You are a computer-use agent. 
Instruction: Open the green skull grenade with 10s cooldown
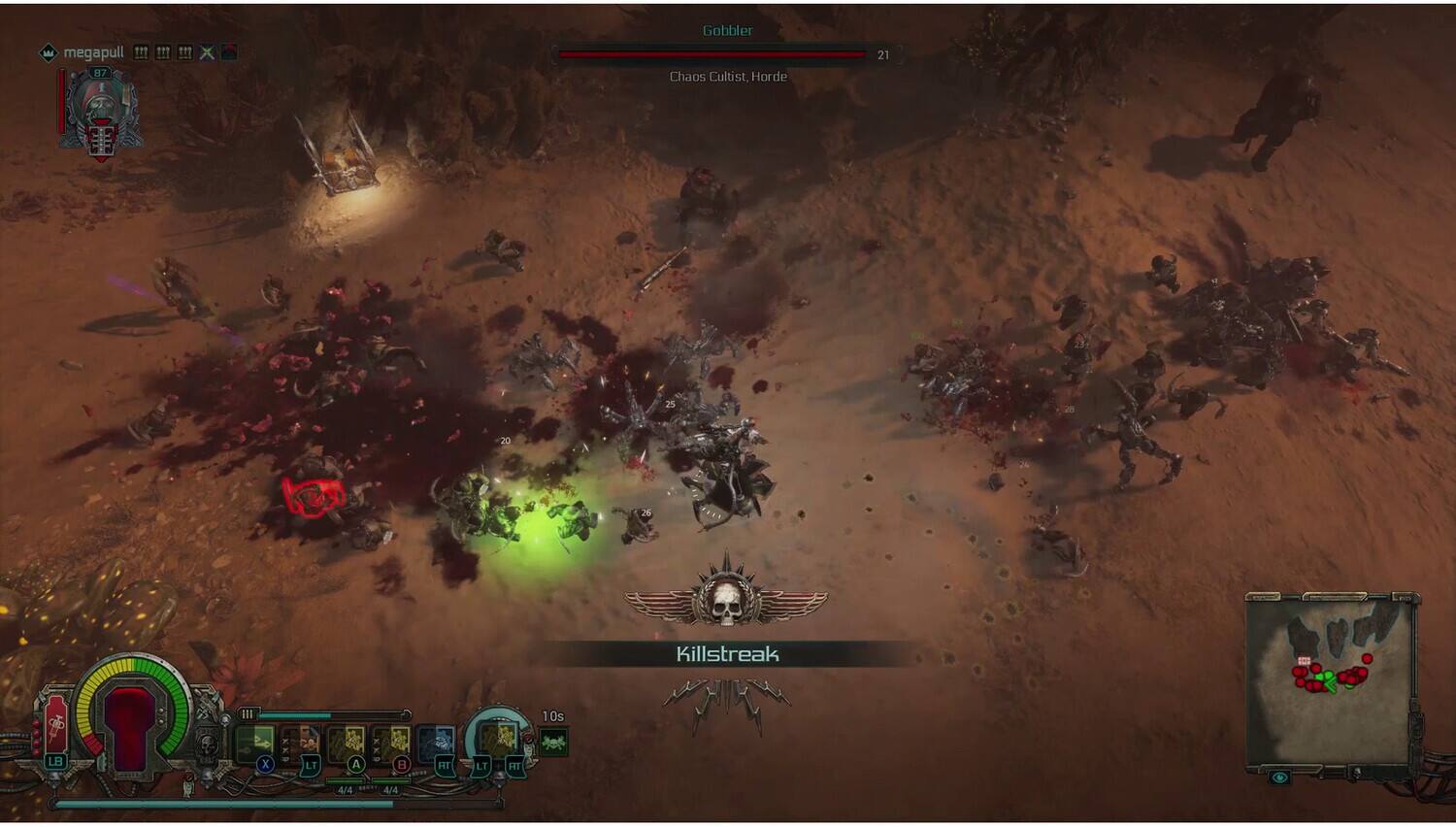[552, 743]
